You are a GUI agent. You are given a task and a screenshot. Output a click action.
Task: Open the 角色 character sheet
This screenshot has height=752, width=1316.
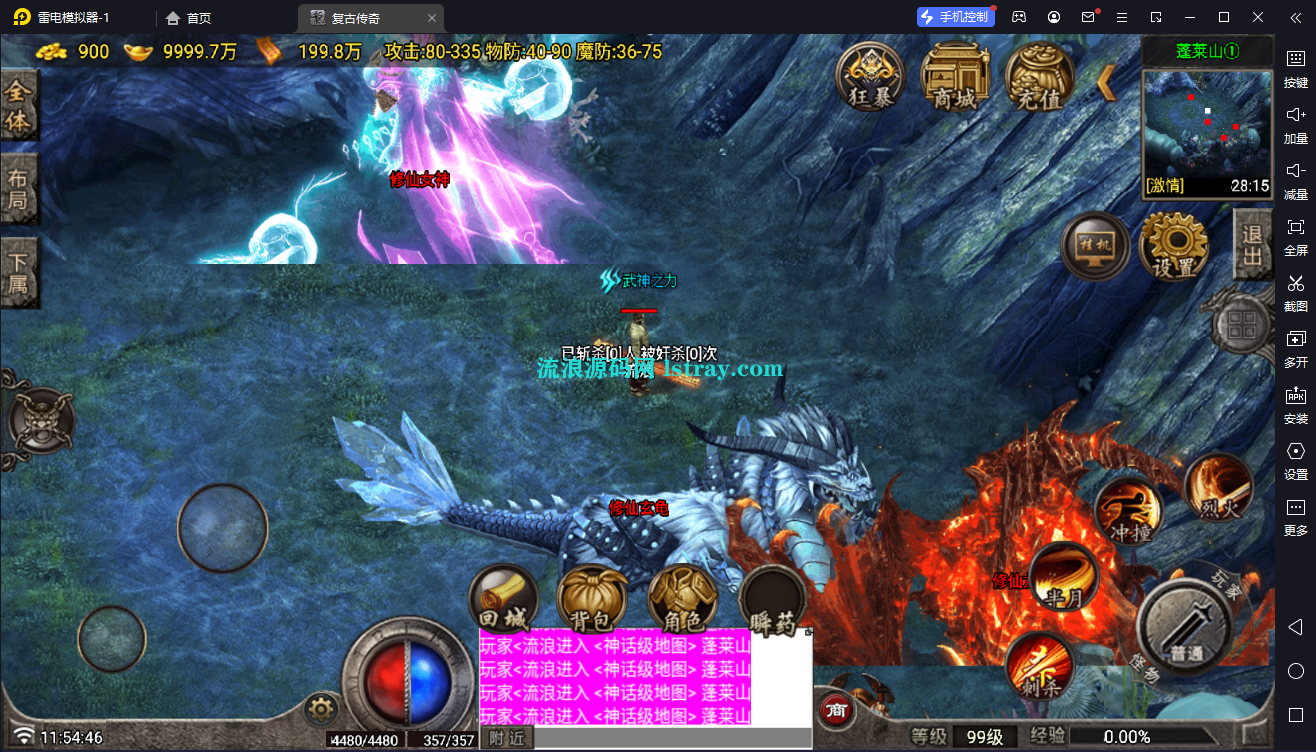coord(683,601)
